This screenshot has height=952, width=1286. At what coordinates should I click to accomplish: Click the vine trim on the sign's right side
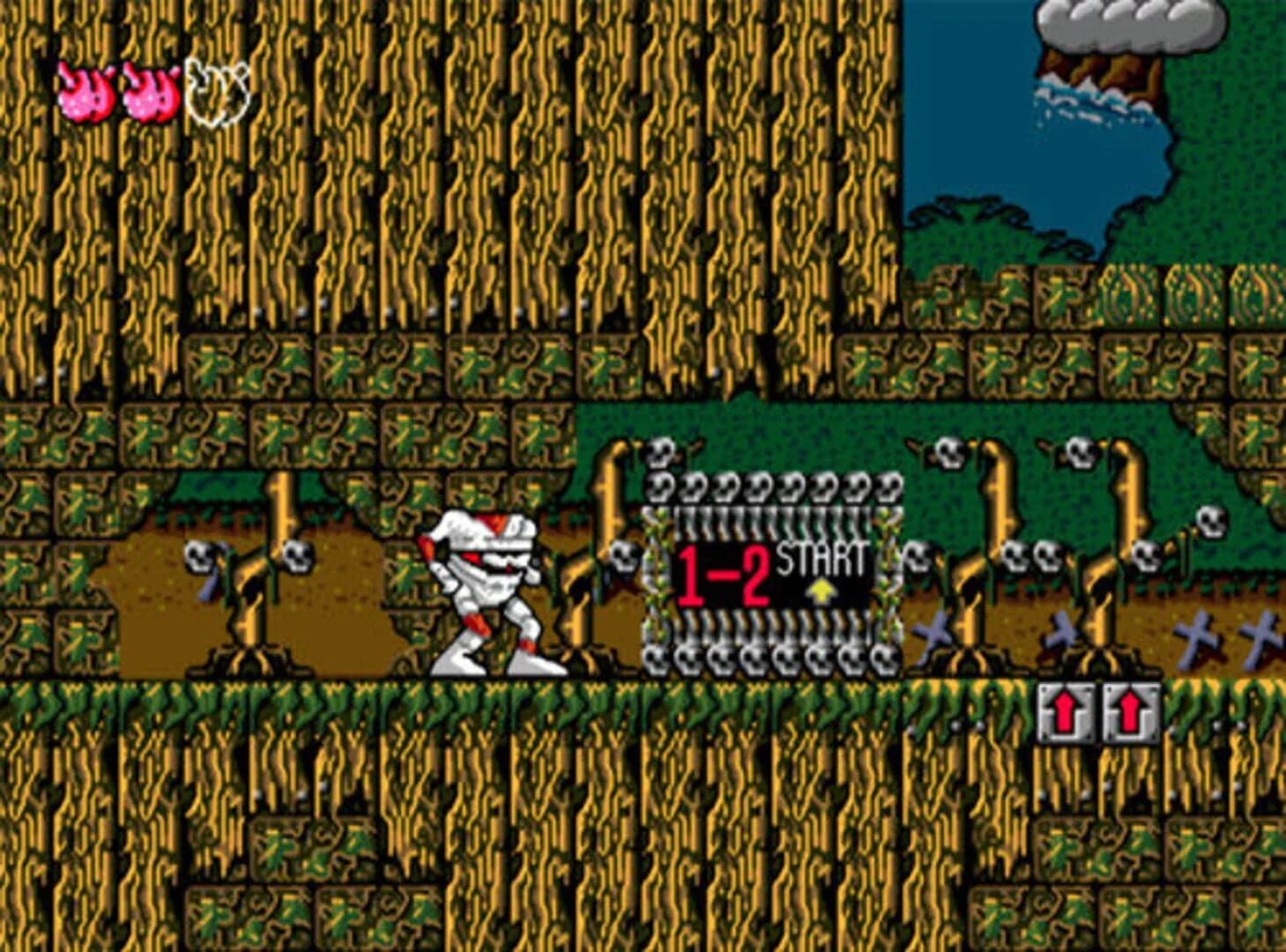pyautogui.click(x=888, y=573)
